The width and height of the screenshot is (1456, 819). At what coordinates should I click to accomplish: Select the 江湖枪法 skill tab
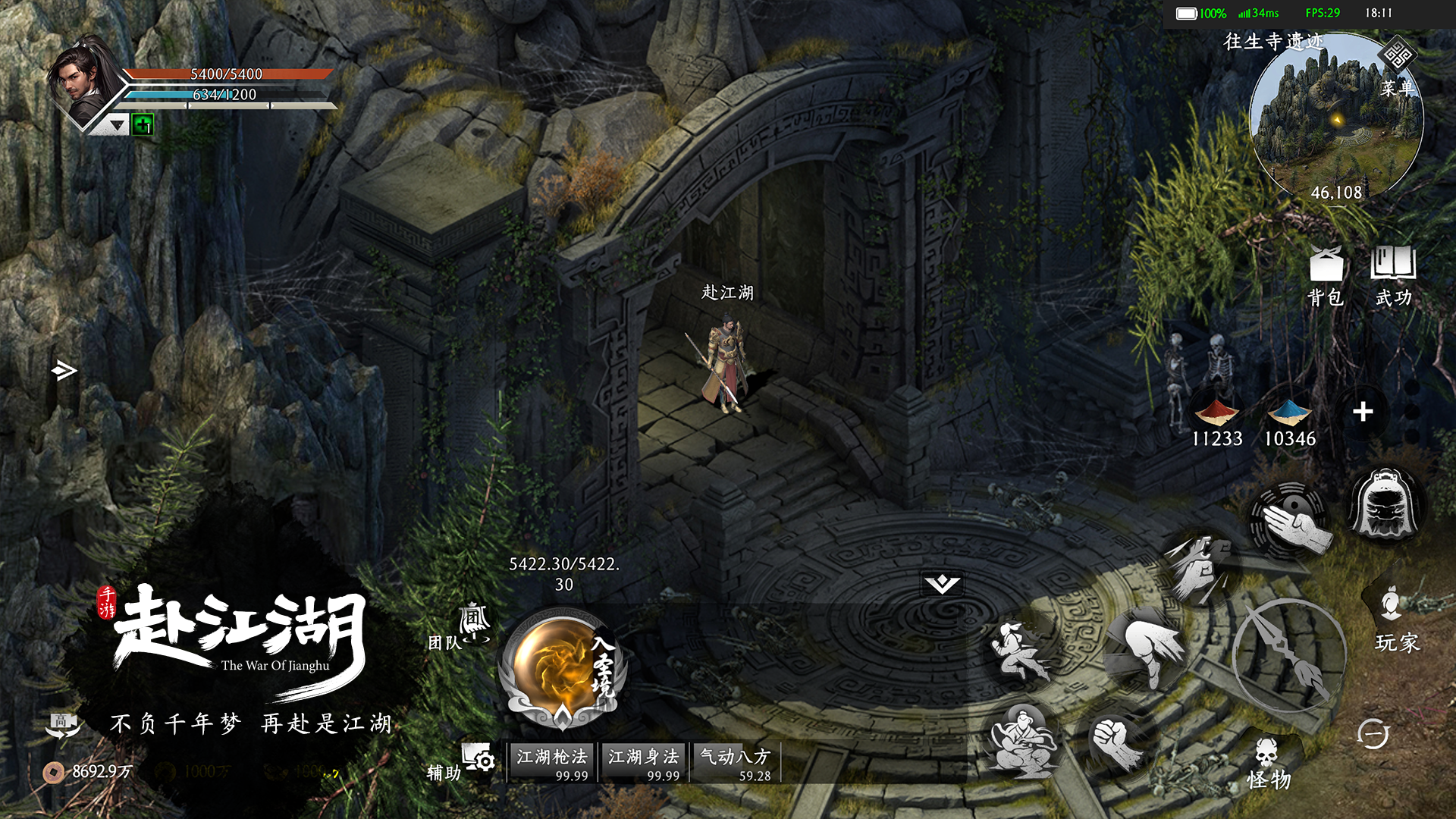[x=552, y=762]
